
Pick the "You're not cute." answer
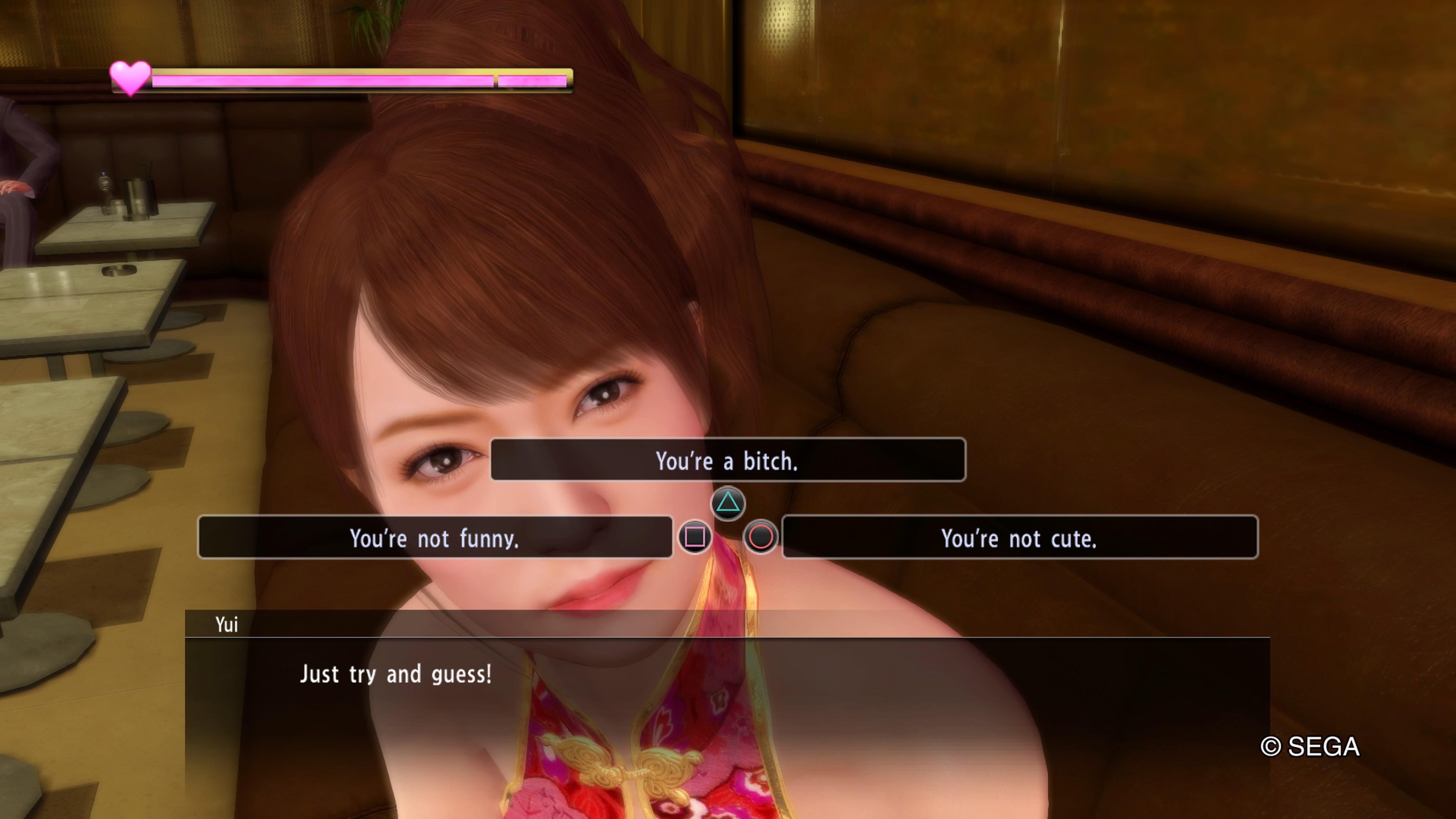point(1019,537)
